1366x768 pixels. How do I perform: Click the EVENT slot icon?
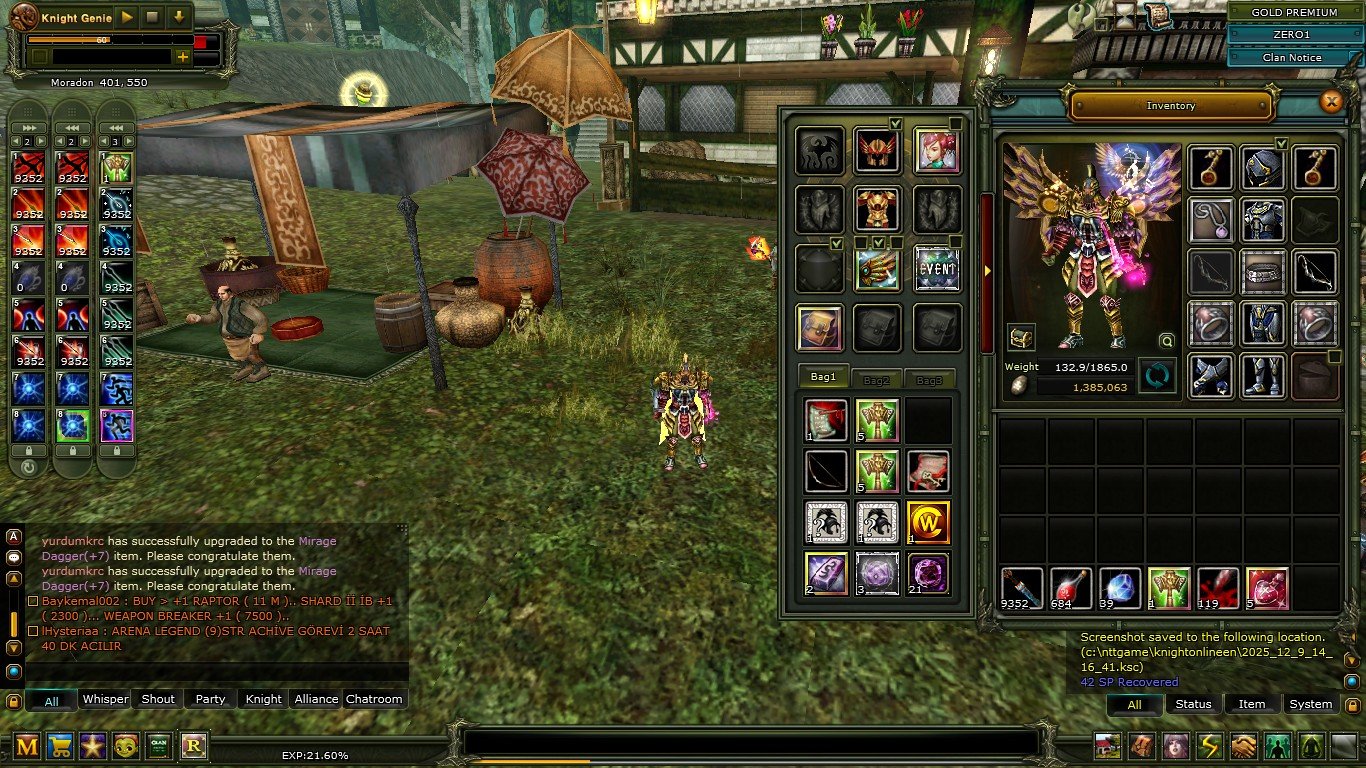point(937,269)
